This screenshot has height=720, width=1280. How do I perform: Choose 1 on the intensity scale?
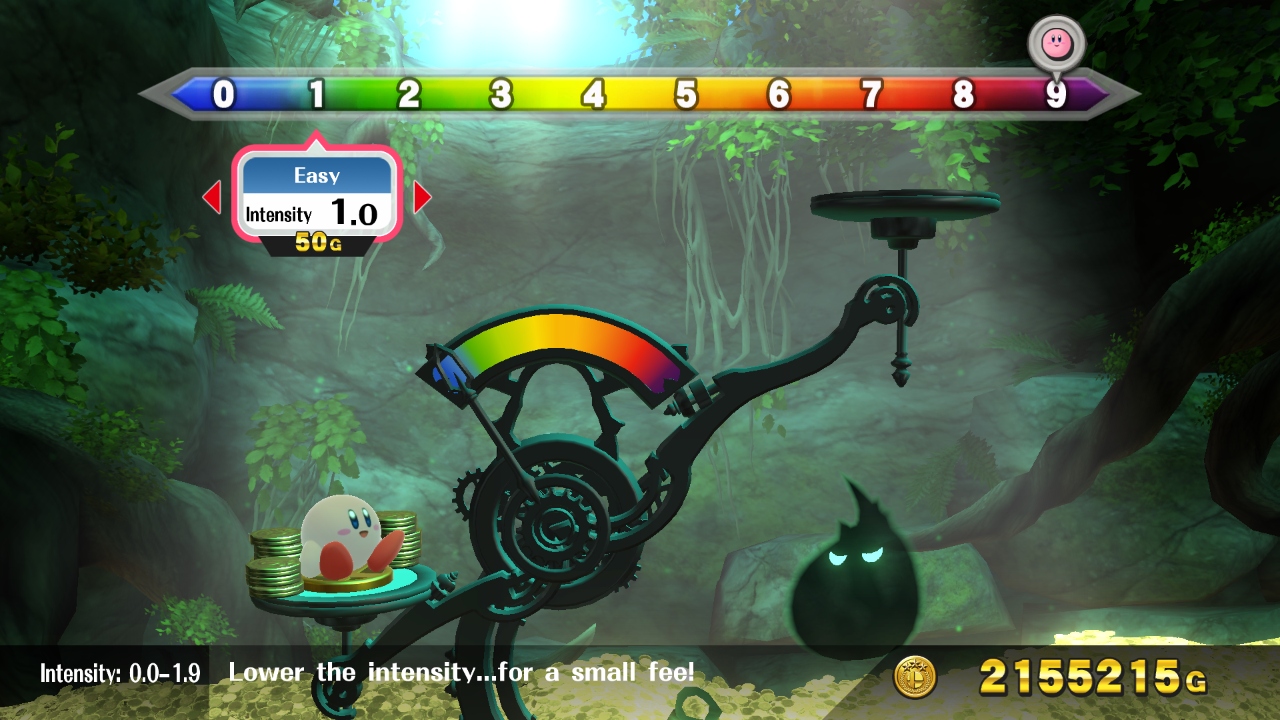[x=317, y=95]
